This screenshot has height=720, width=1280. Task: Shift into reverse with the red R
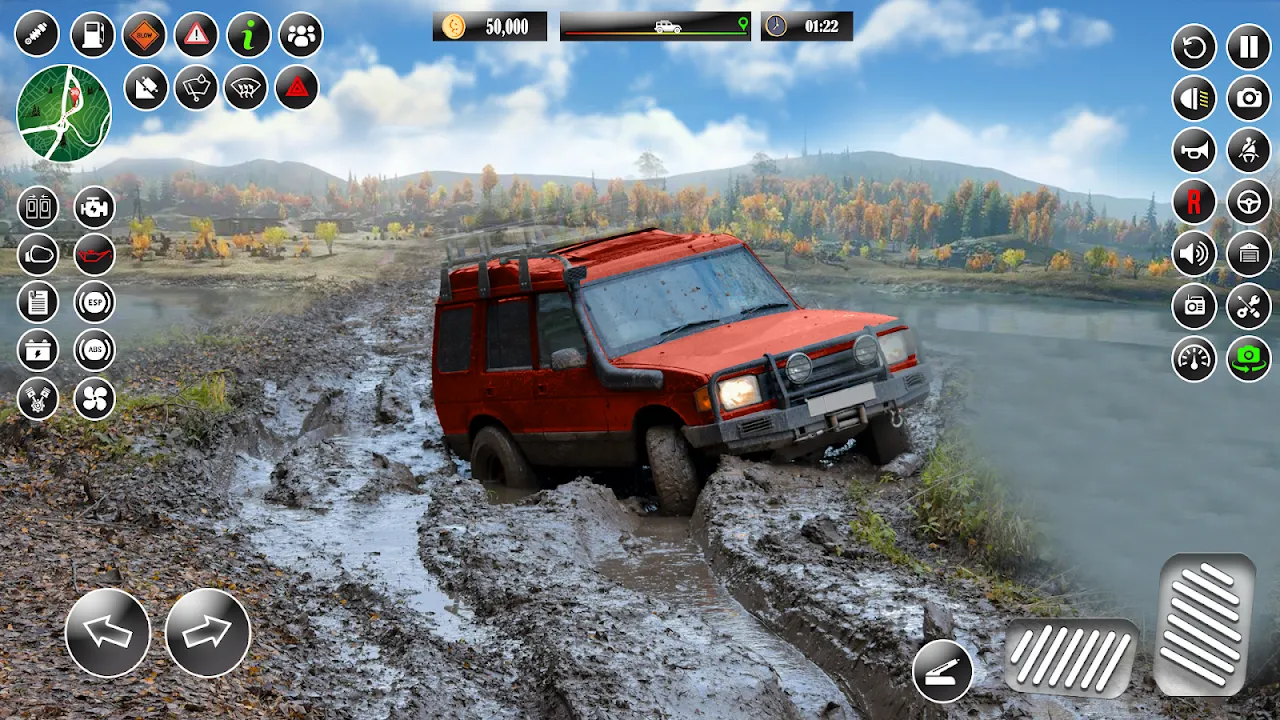[1194, 202]
